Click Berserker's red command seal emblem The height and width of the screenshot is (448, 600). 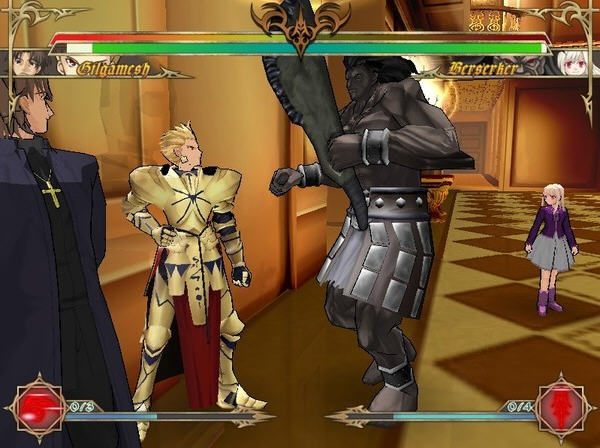pyautogui.click(x=562, y=406)
